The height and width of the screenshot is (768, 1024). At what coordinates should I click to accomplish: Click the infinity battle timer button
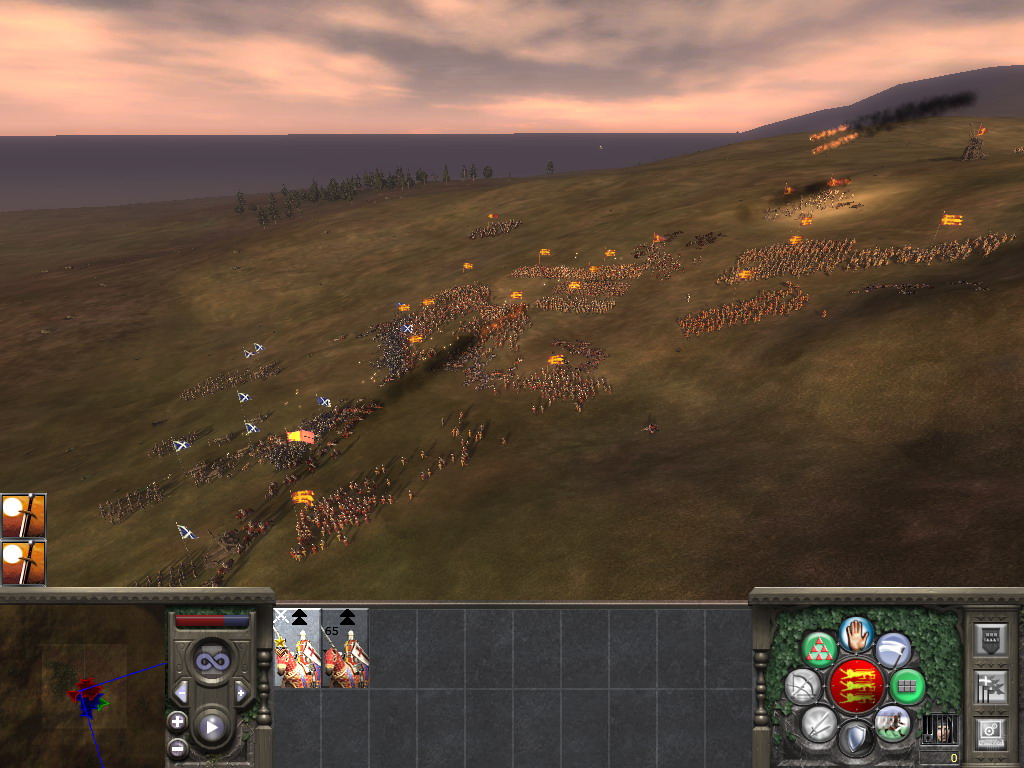pos(211,662)
